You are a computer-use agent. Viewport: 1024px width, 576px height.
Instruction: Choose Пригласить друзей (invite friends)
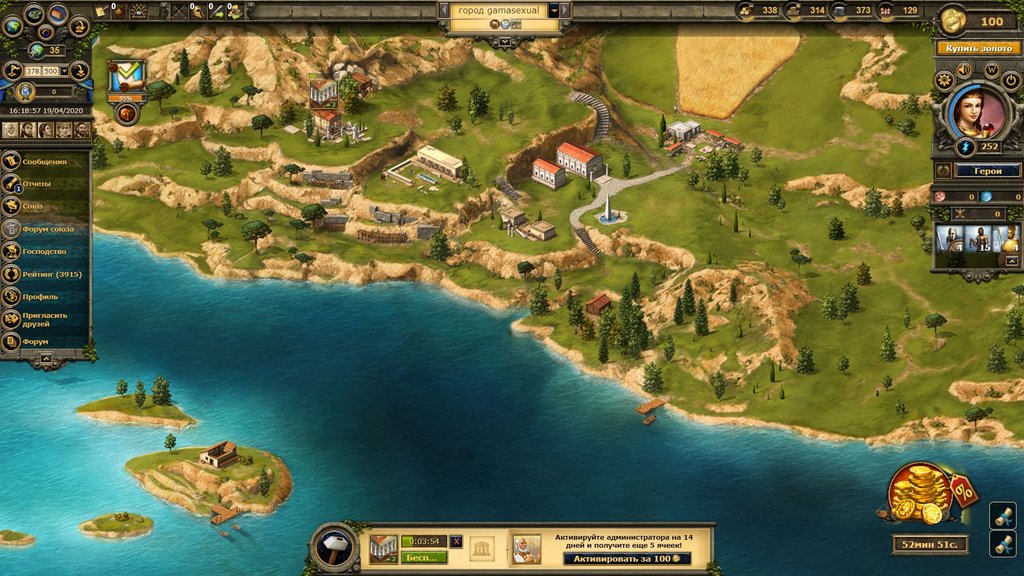[x=48, y=319]
